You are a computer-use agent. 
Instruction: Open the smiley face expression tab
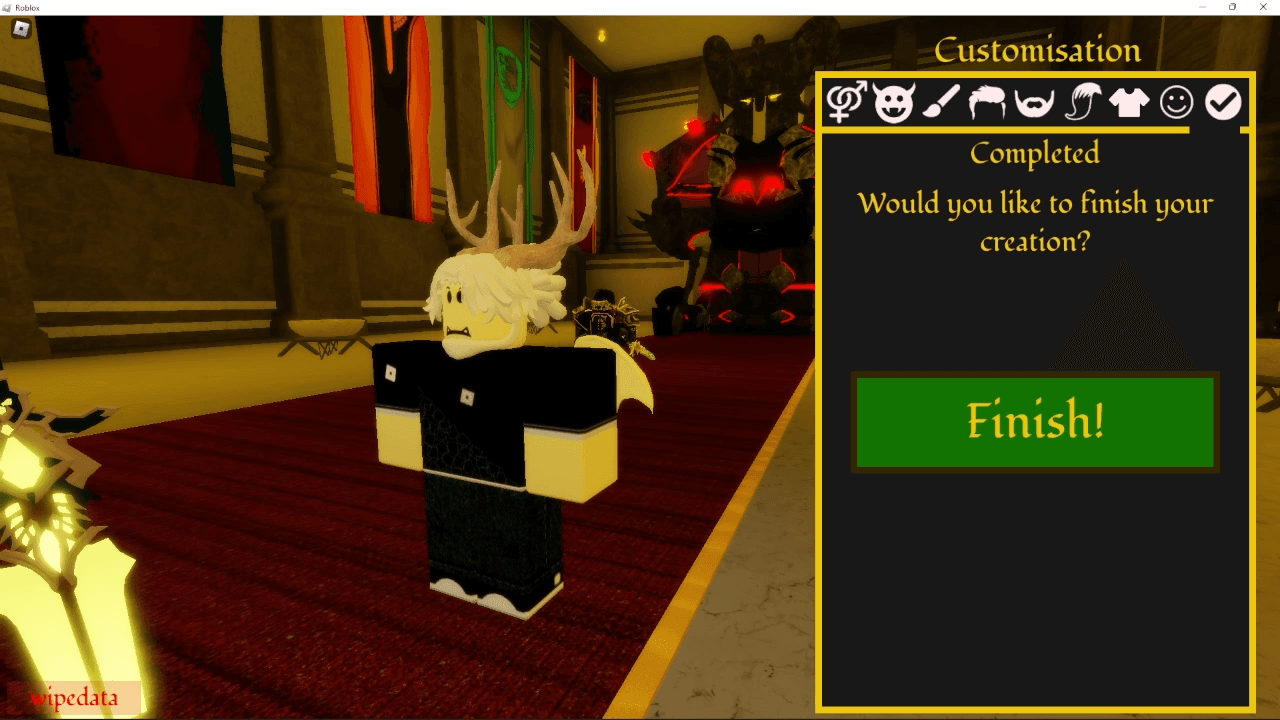point(1175,103)
